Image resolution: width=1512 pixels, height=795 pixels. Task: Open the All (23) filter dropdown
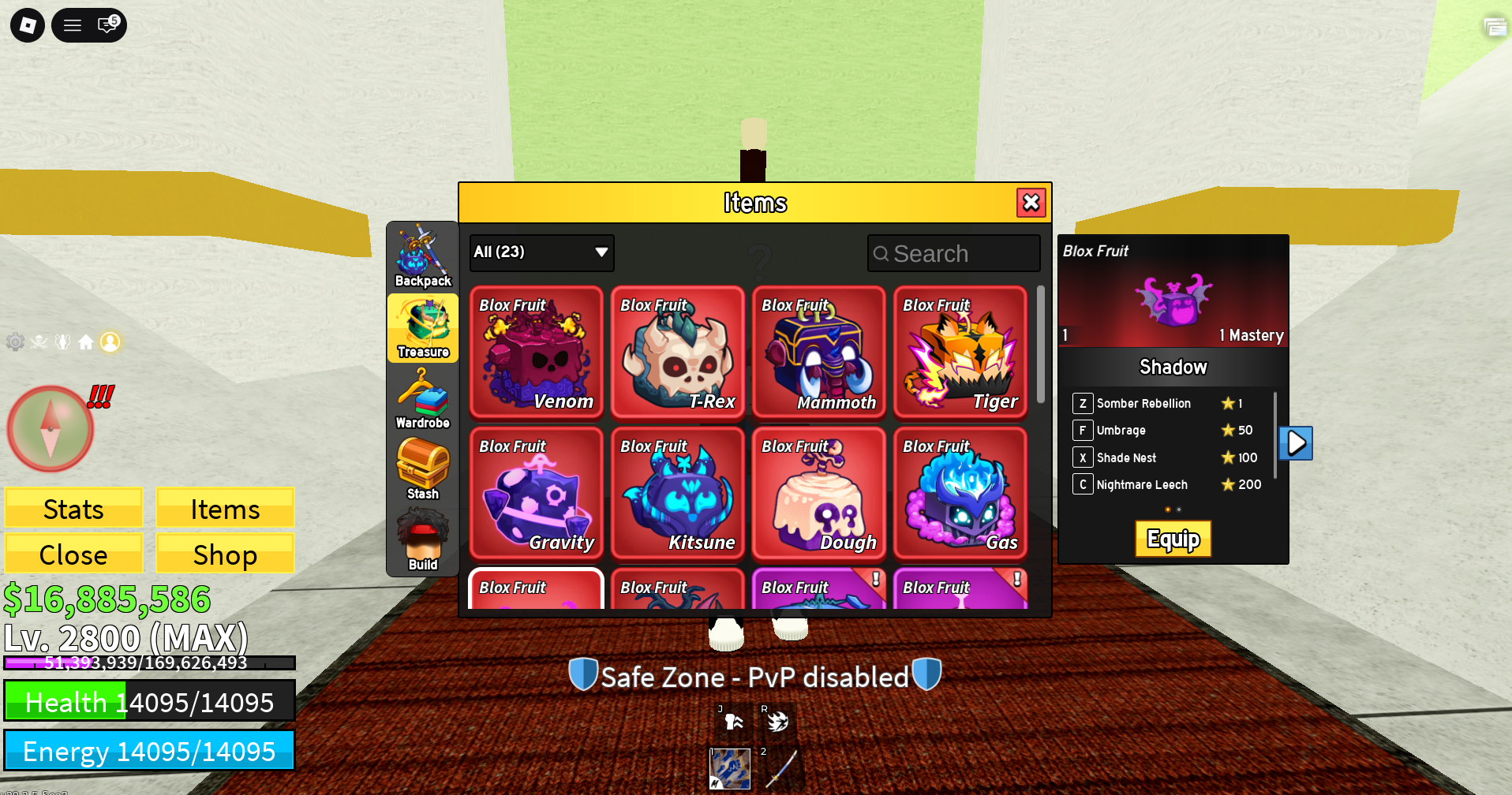(541, 252)
